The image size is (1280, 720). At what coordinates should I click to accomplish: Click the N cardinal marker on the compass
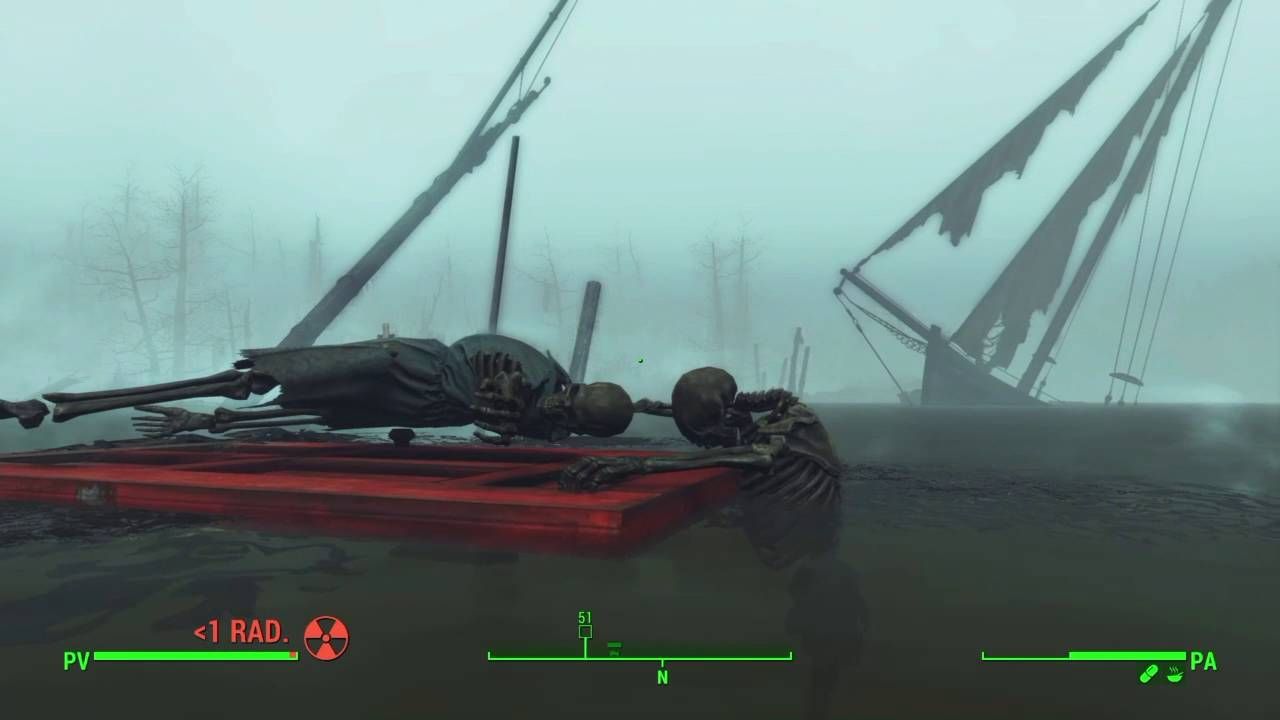click(661, 675)
